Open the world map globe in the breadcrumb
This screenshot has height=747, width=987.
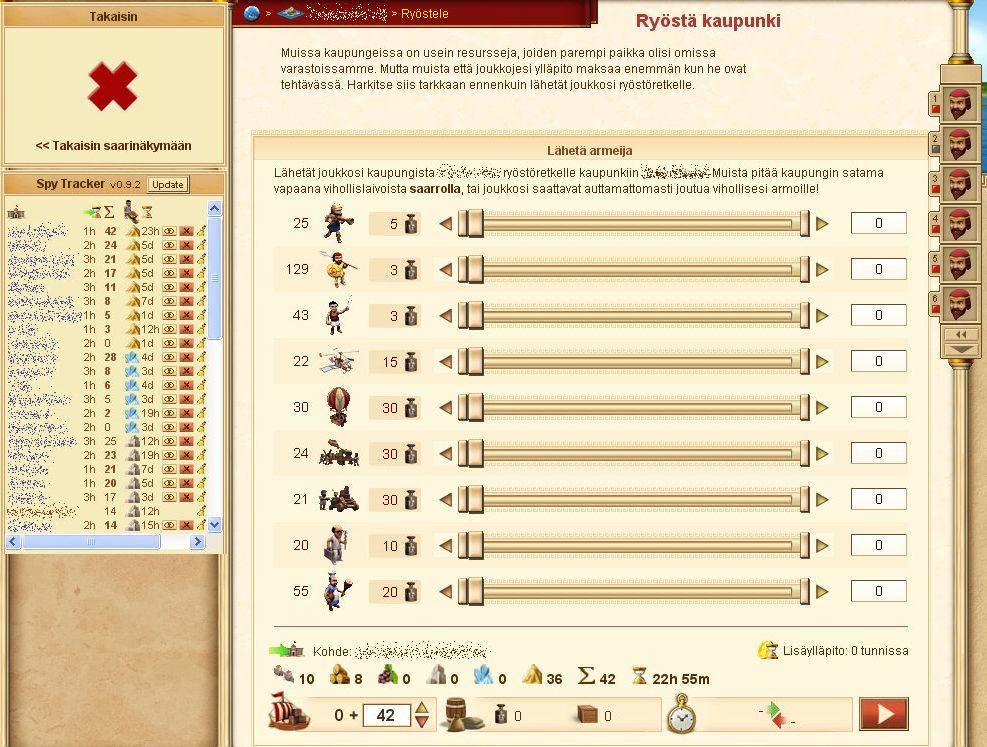[251, 13]
